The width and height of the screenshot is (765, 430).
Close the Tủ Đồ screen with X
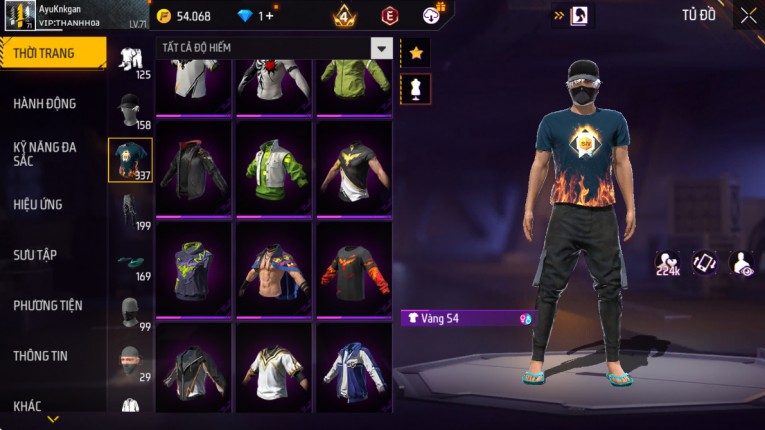(x=748, y=15)
